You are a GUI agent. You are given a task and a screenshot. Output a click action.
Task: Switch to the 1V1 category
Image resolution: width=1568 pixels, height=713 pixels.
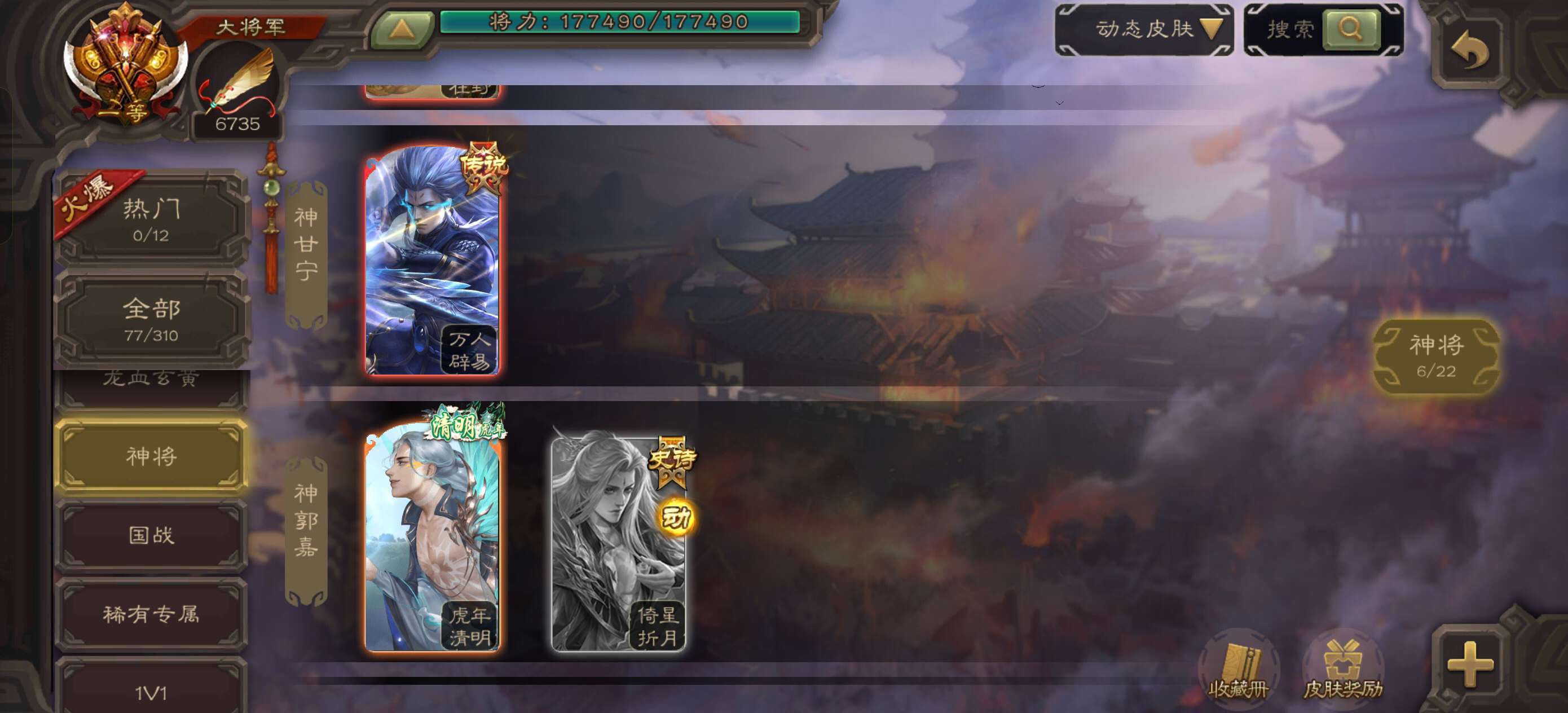pos(151,691)
